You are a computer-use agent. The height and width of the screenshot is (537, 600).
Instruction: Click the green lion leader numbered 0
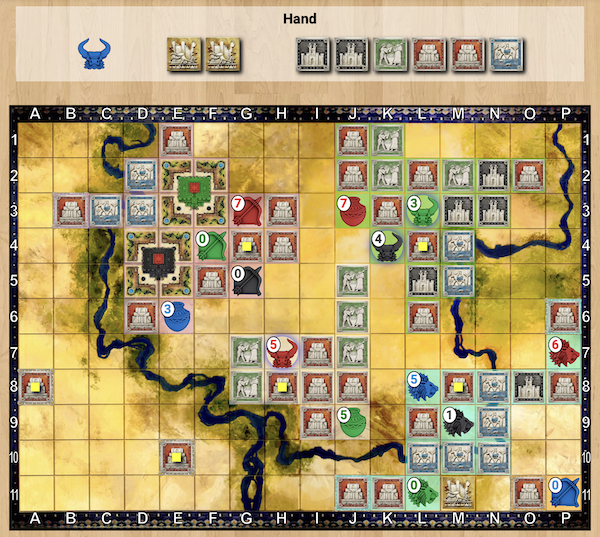click(x=423, y=491)
